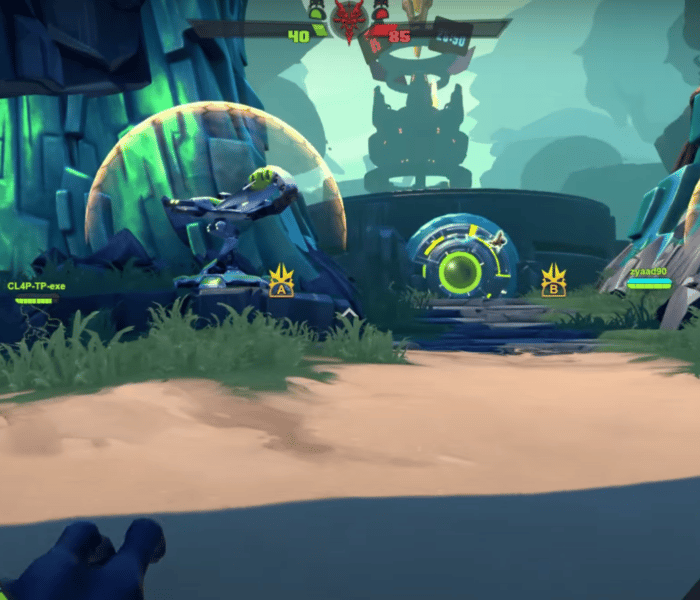The image size is (700, 600).
Task: Select the capture point B marker
Action: click(553, 281)
